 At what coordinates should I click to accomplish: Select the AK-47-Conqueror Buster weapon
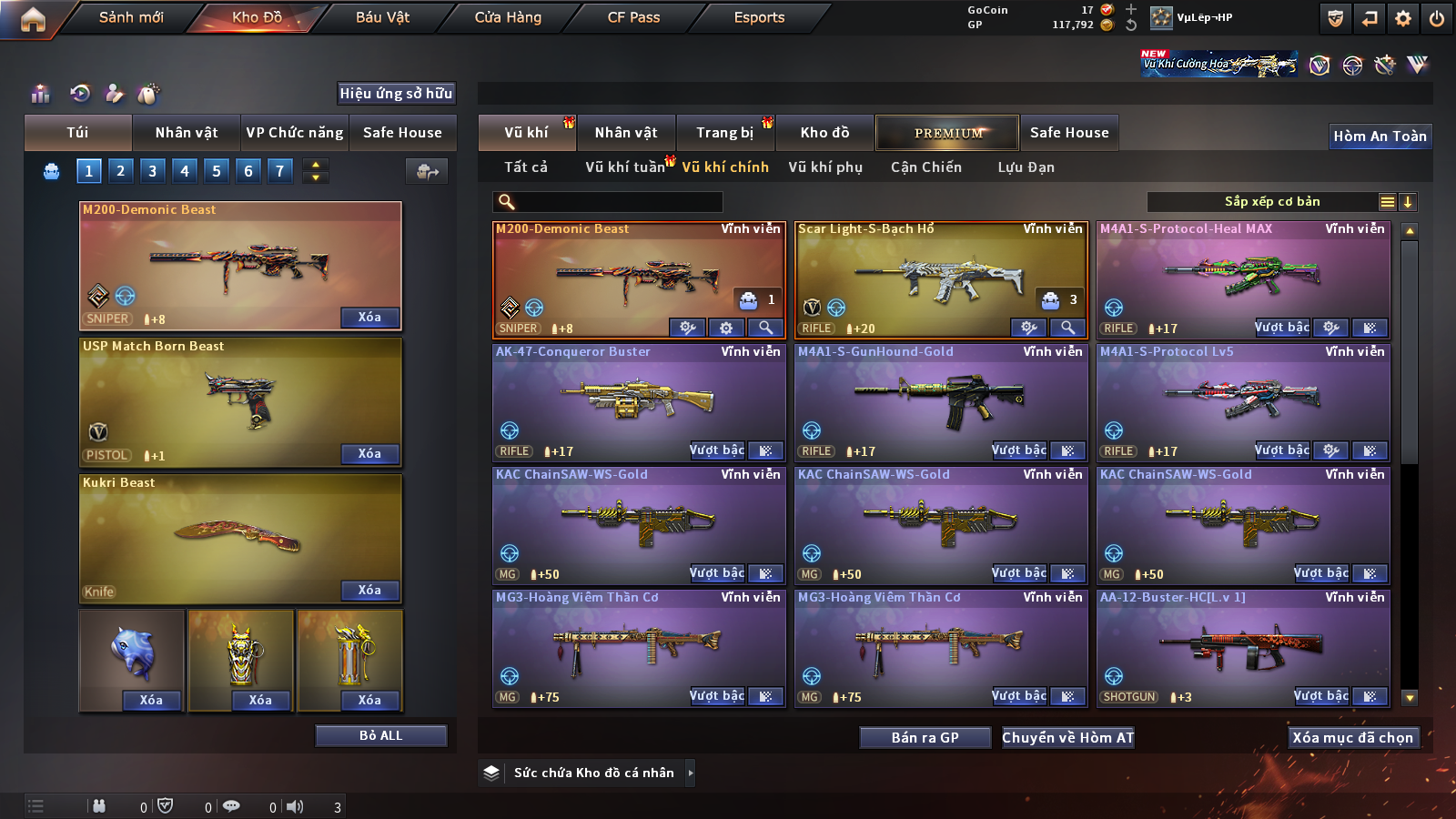point(638,400)
